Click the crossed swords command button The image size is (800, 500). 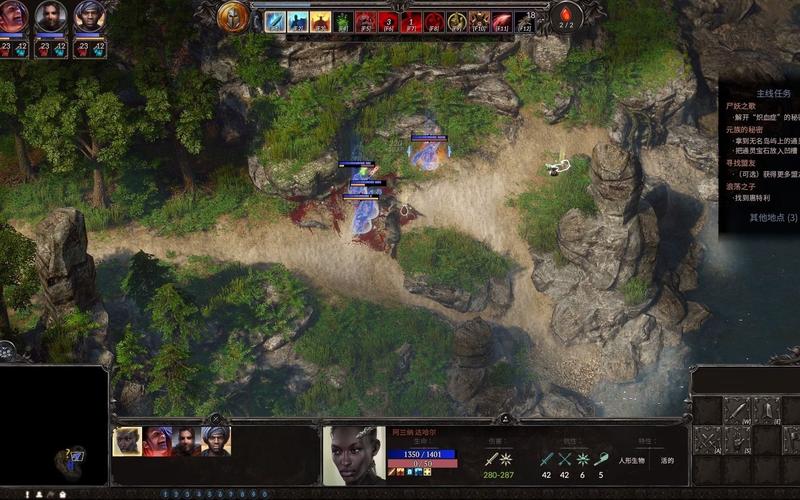pyautogui.click(x=707, y=440)
